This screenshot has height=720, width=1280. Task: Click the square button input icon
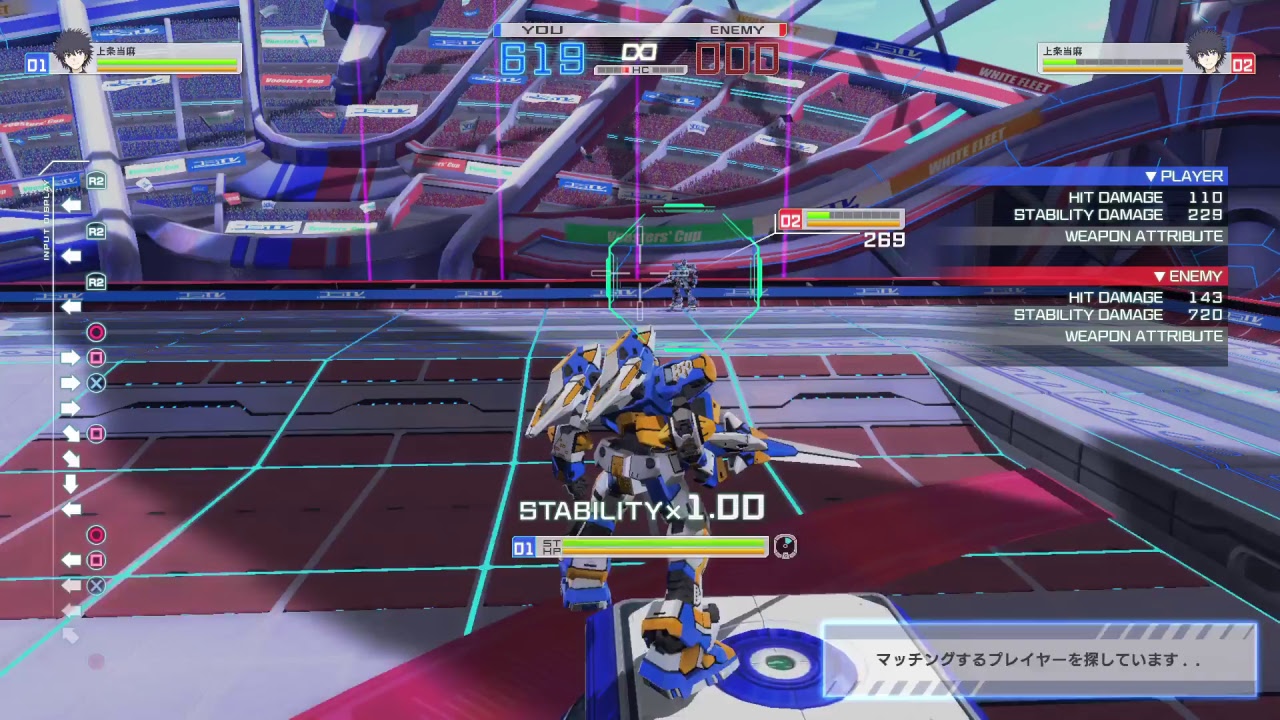point(98,357)
